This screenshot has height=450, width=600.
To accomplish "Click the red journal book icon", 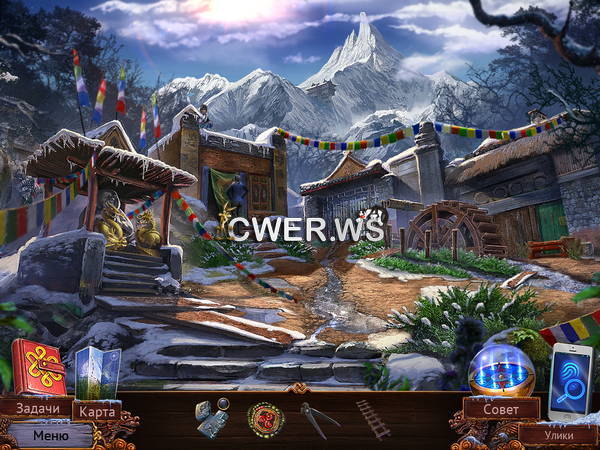I will point(40,368).
